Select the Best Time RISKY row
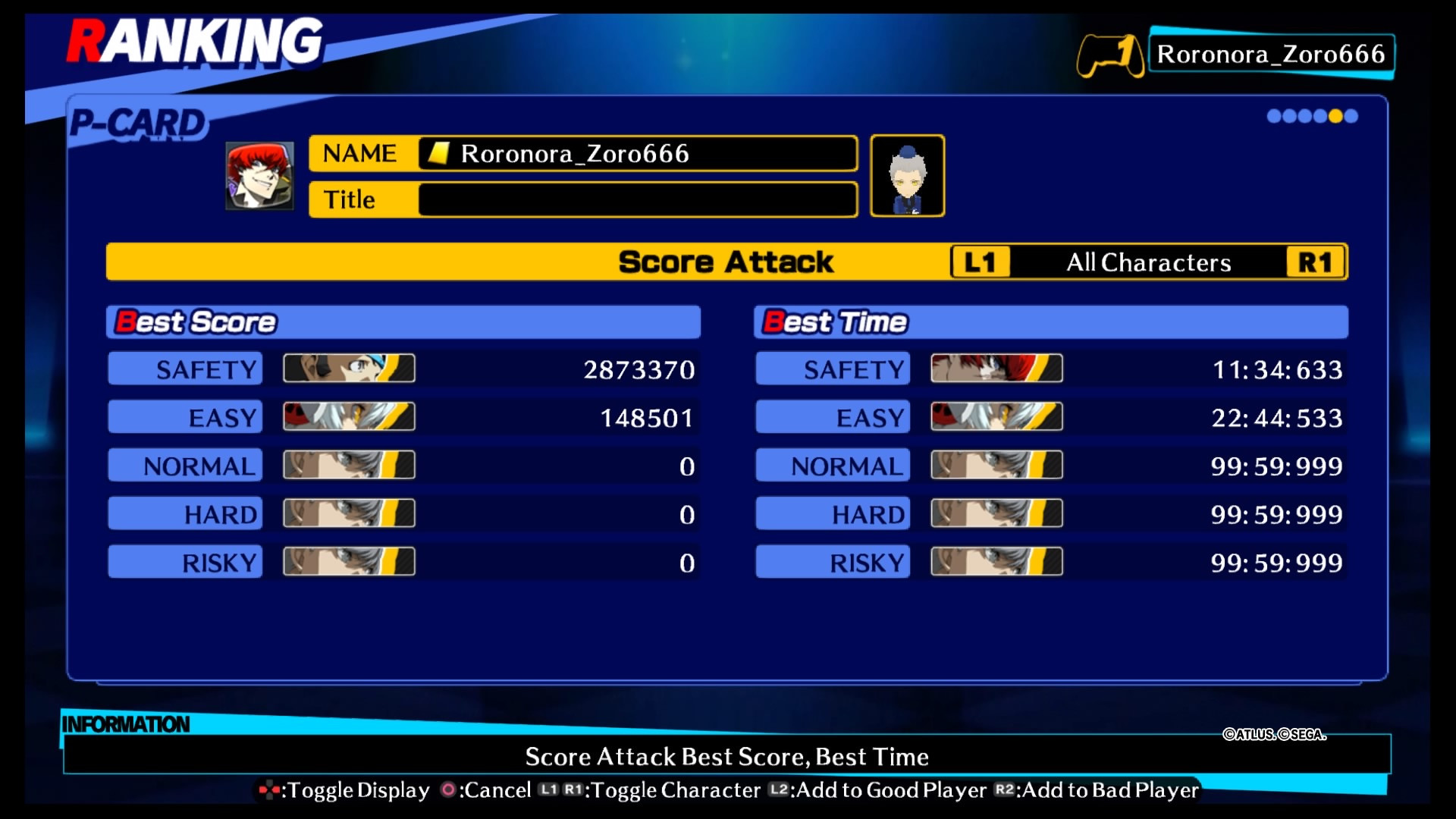1456x819 pixels. click(x=1051, y=563)
